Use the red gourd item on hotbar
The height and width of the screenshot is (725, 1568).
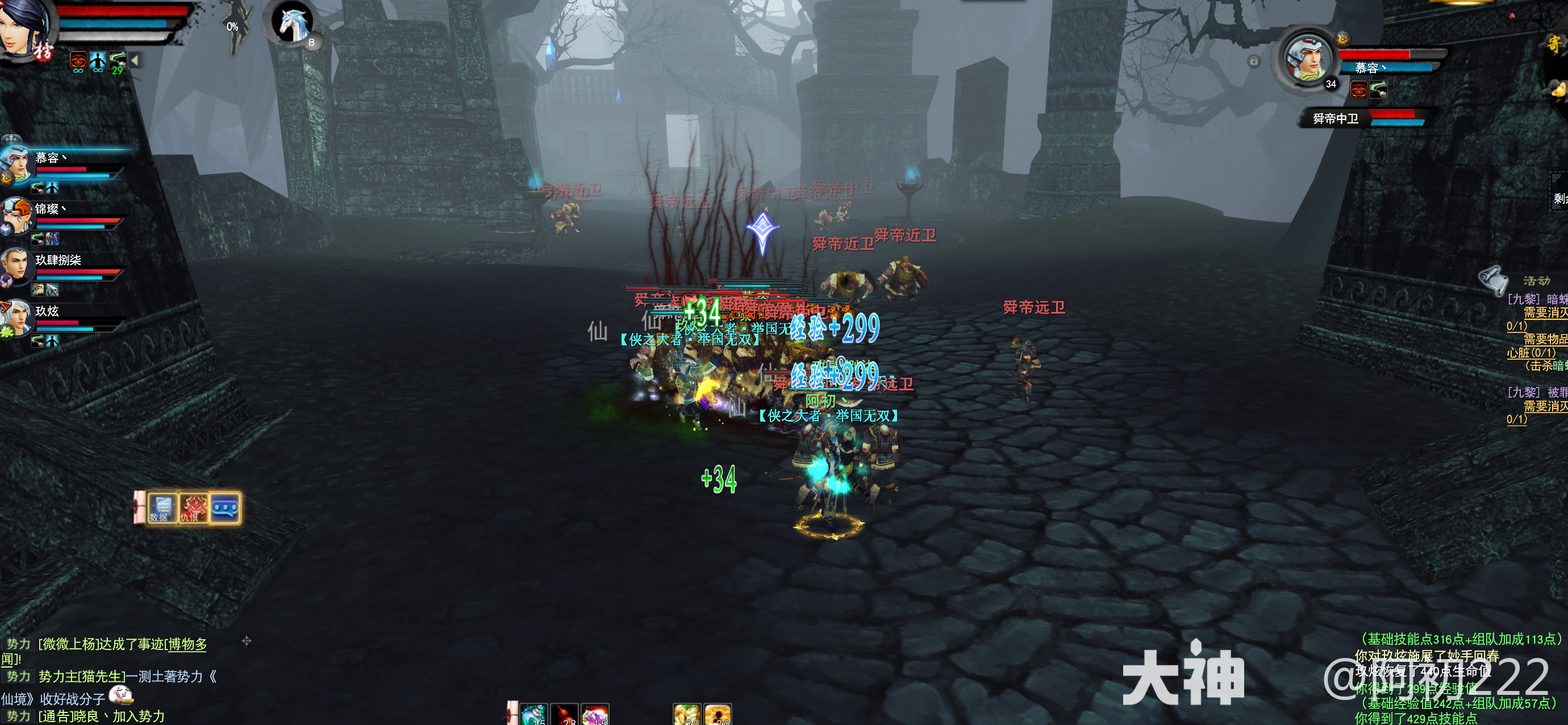(564, 715)
